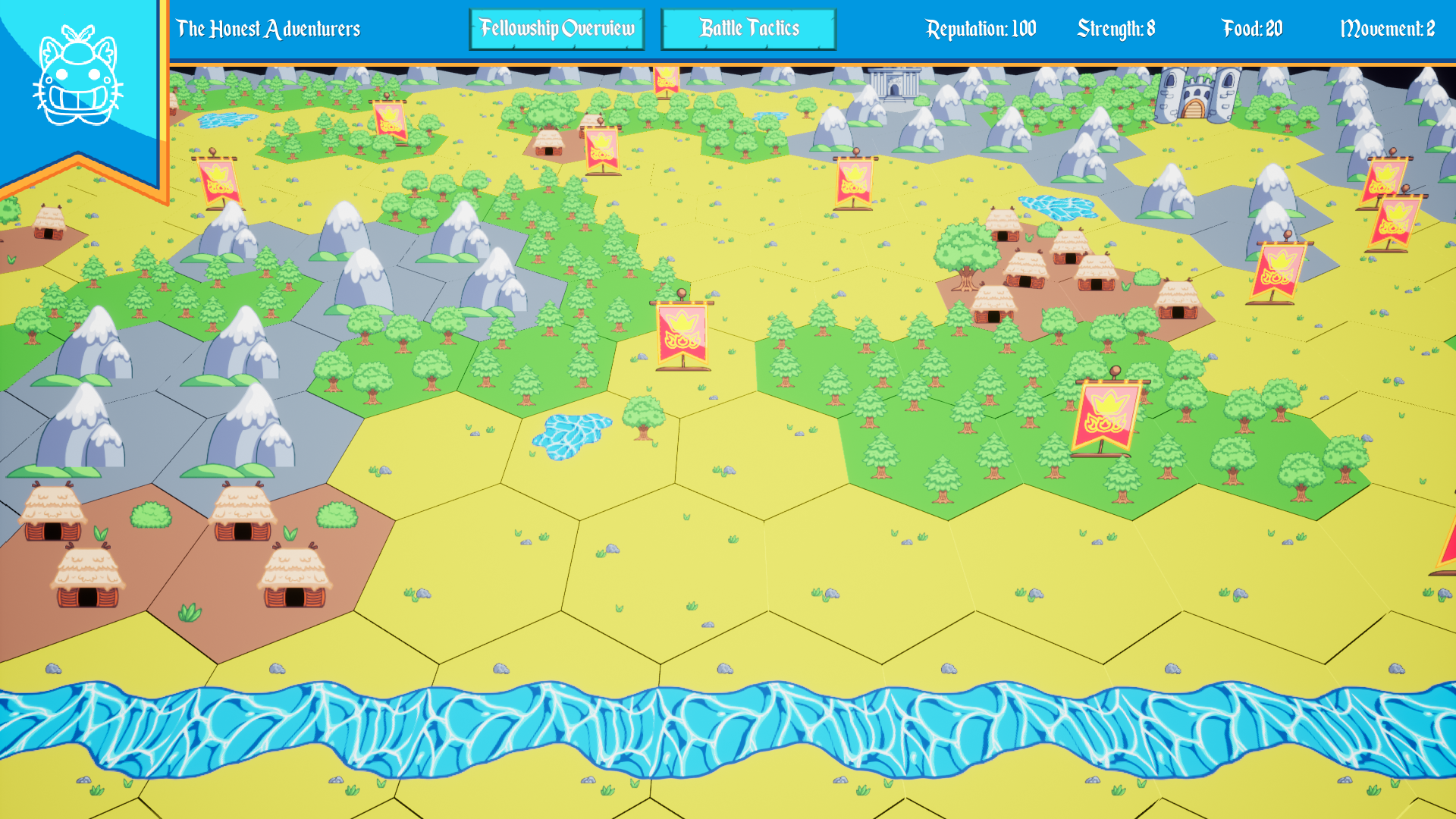This screenshot has height=819, width=1456.
Task: Click the Food: 20 stat label
Action: [x=1251, y=29]
